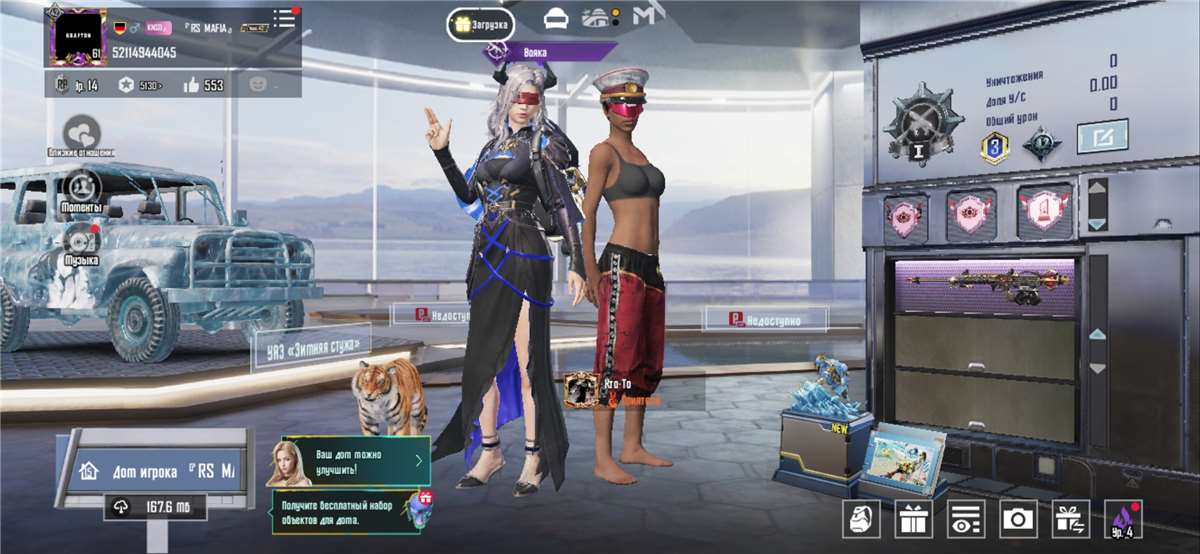Click the edit stats pencil button
This screenshot has height=554, width=1200.
point(1102,136)
